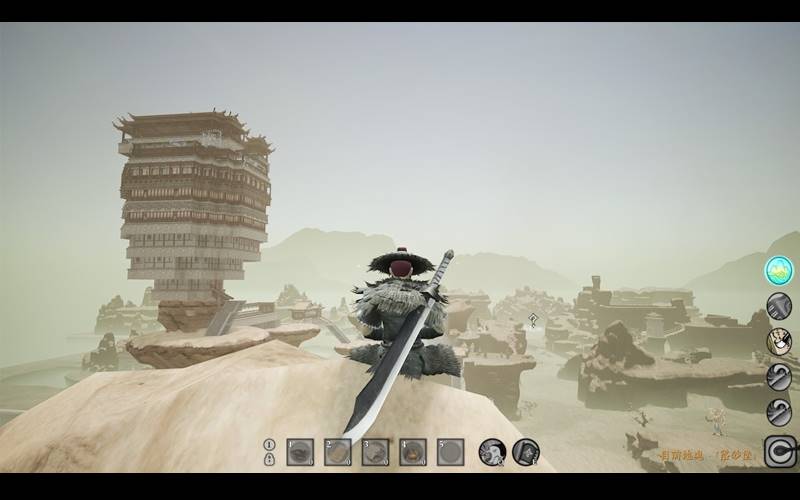Switch the hotbar page number indicator

click(270, 444)
